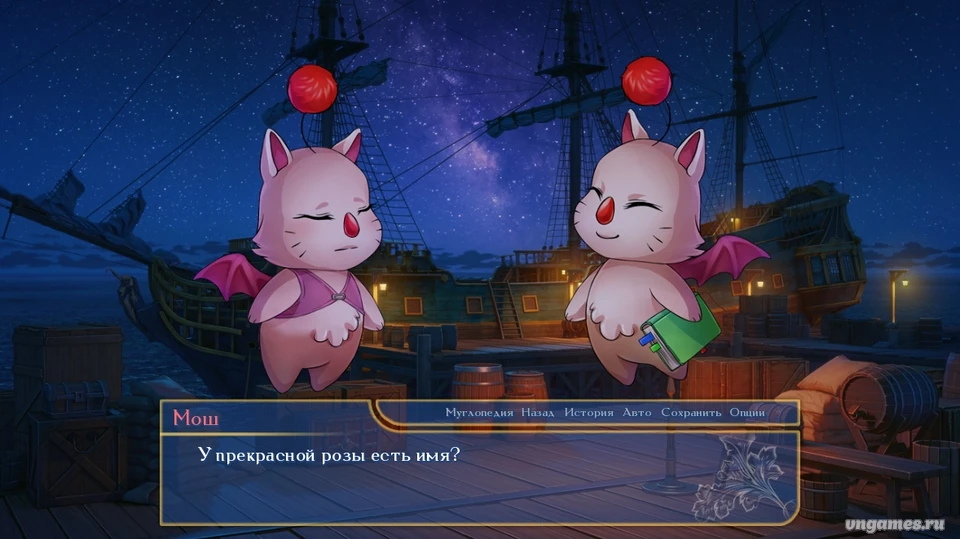Toggle Авто auto-advance mode

637,412
